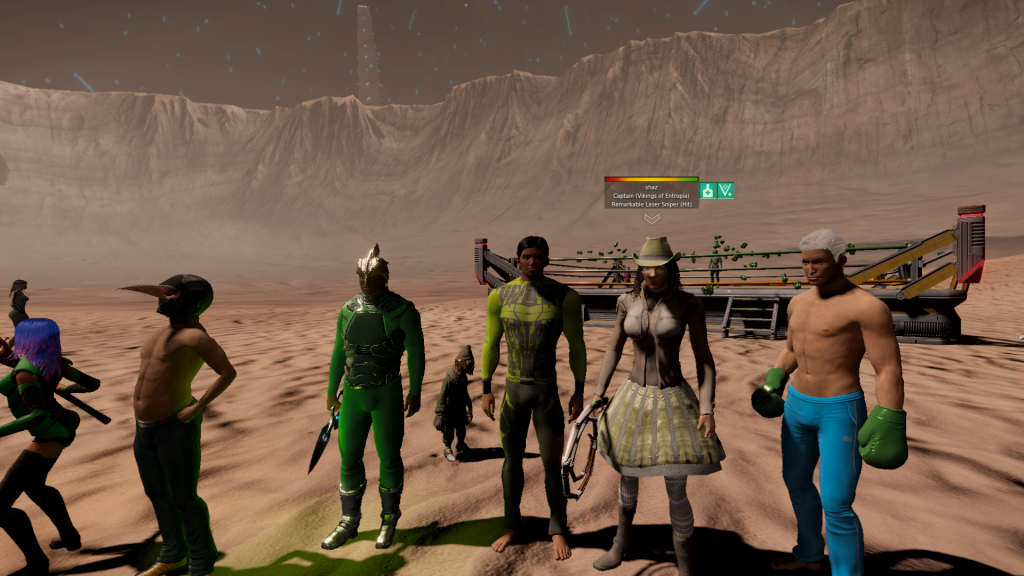Expand the chevron arrow under shaz's nameplate
Image resolution: width=1024 pixels, height=576 pixels.
pyautogui.click(x=651, y=218)
